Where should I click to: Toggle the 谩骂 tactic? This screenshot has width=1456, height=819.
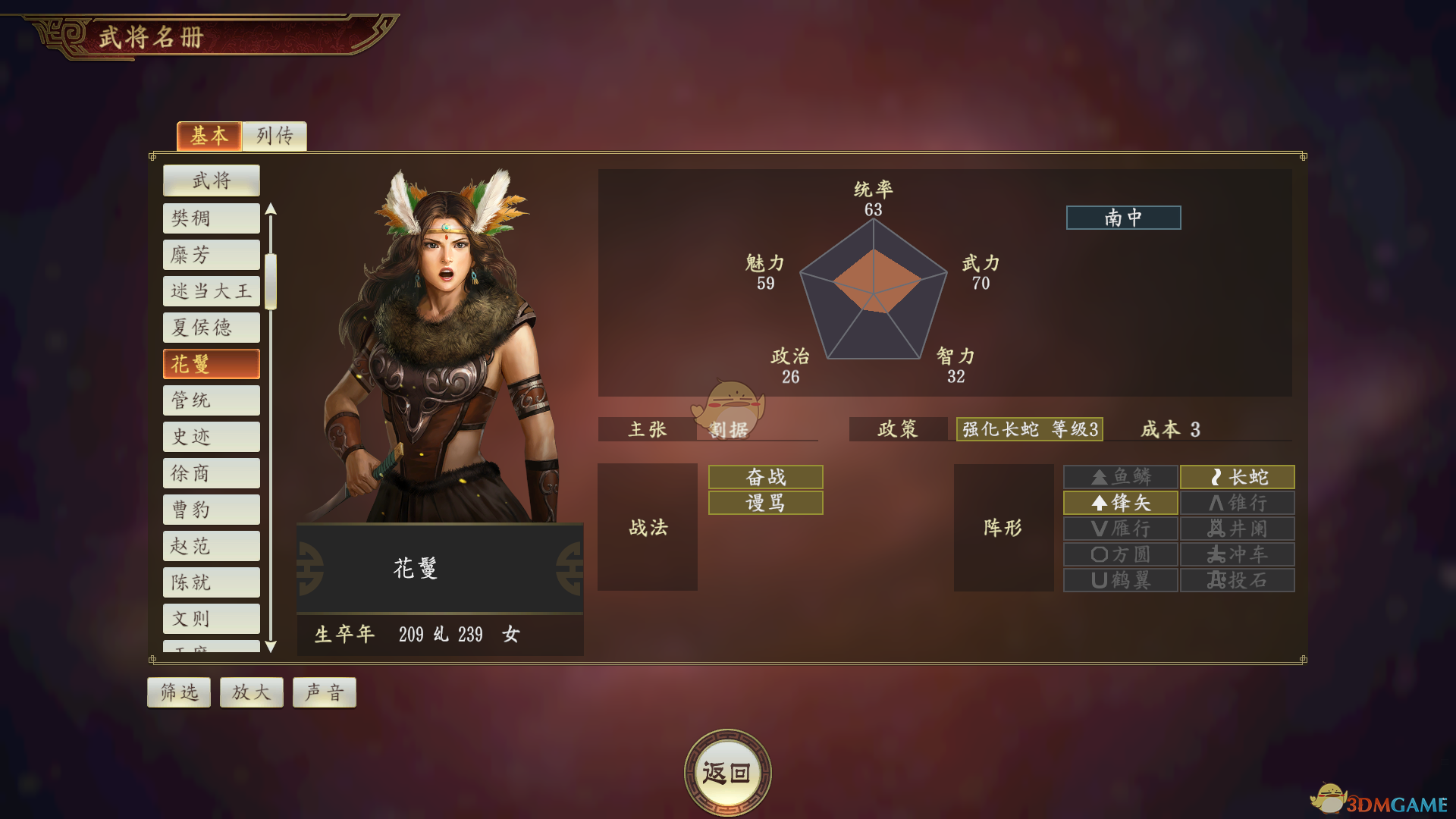point(764,503)
